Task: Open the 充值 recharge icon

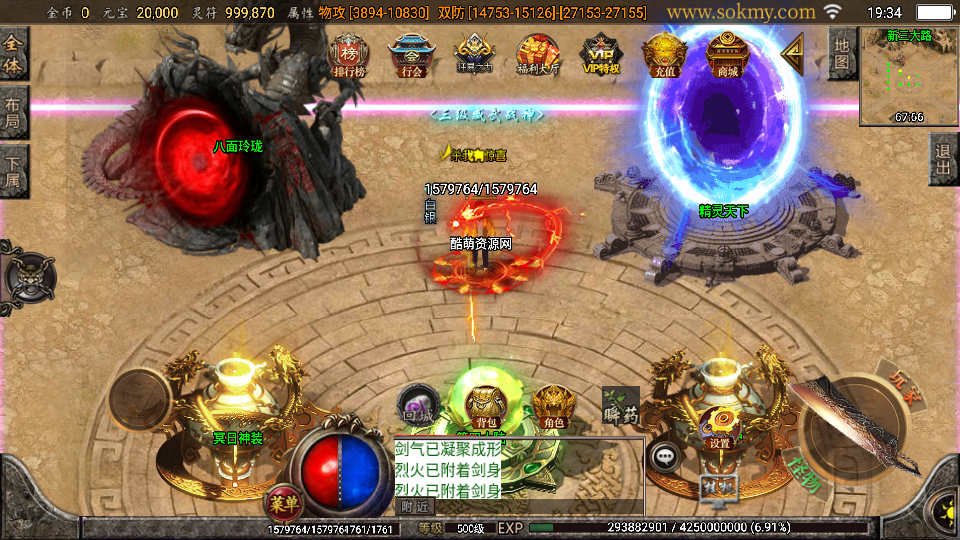Action: coord(664,55)
